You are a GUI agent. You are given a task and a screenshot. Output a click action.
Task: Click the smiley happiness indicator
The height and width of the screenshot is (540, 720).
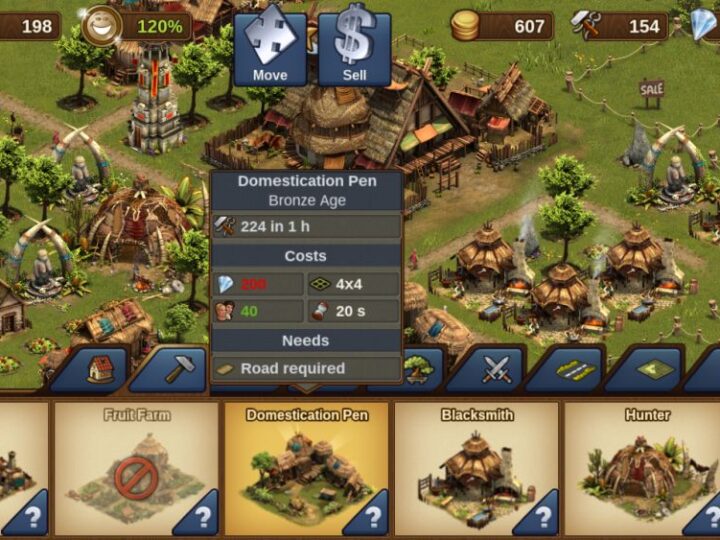[x=100, y=26]
